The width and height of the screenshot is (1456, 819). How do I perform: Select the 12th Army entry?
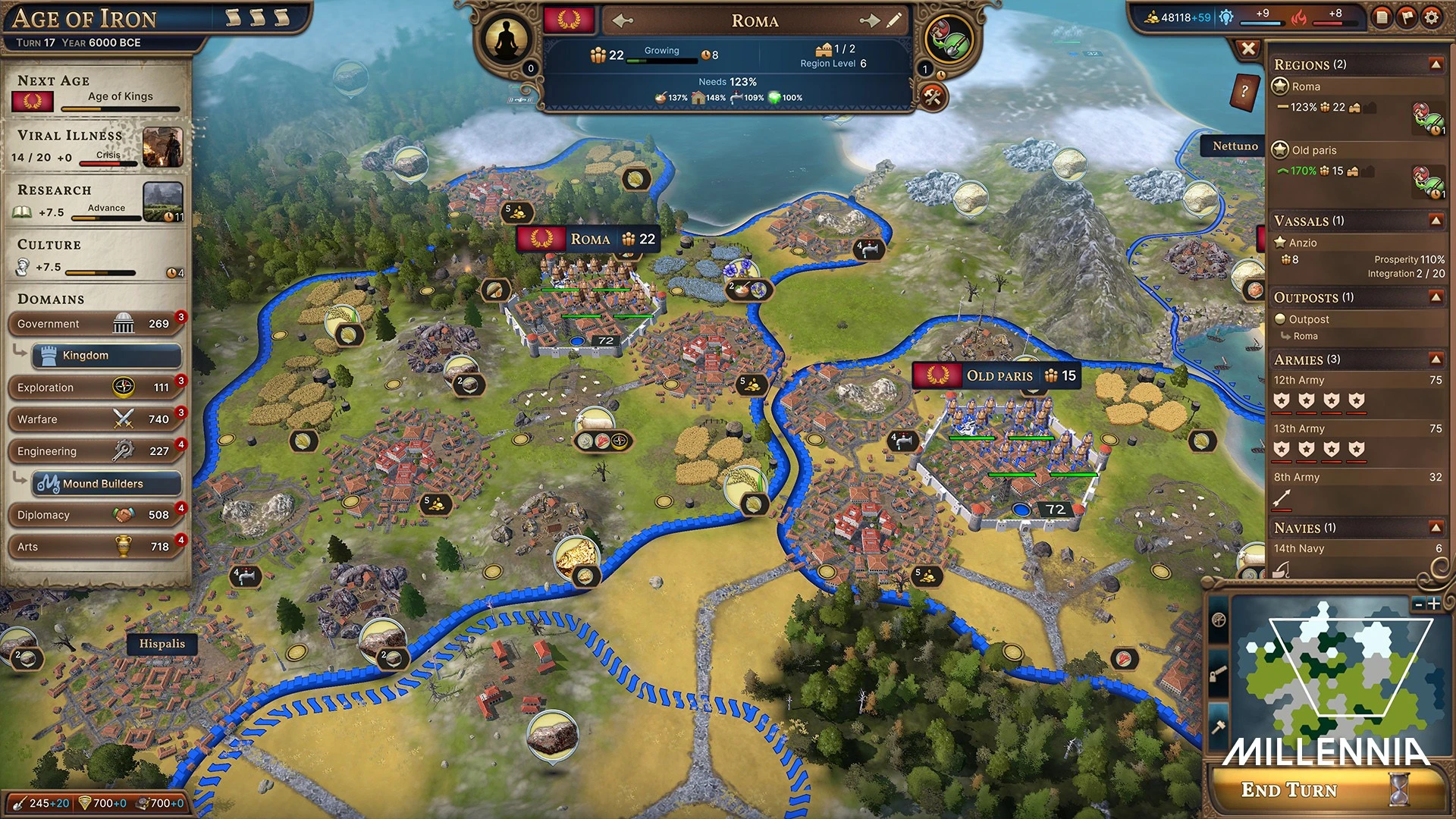point(1298,380)
